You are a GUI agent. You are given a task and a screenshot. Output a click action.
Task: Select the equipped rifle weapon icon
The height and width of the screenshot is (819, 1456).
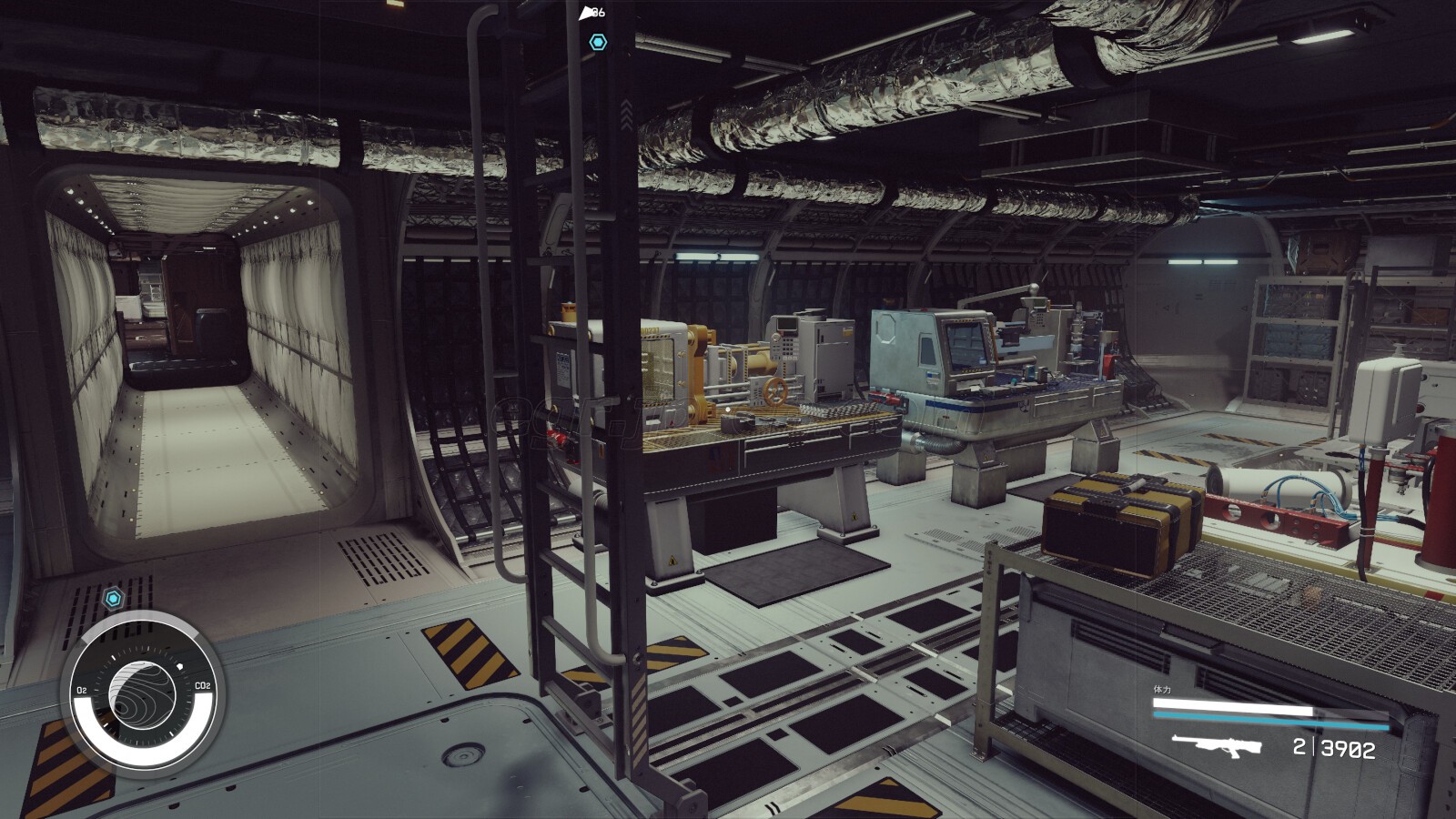coord(1216,746)
